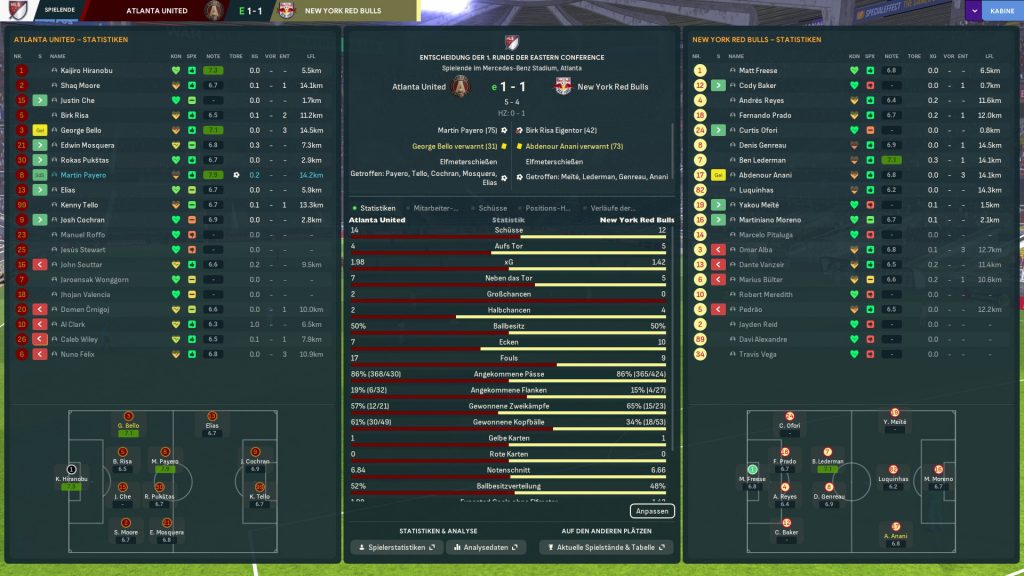Click the Atlanta United name in scoreboard
This screenshot has height=576, width=1024.
(419, 87)
